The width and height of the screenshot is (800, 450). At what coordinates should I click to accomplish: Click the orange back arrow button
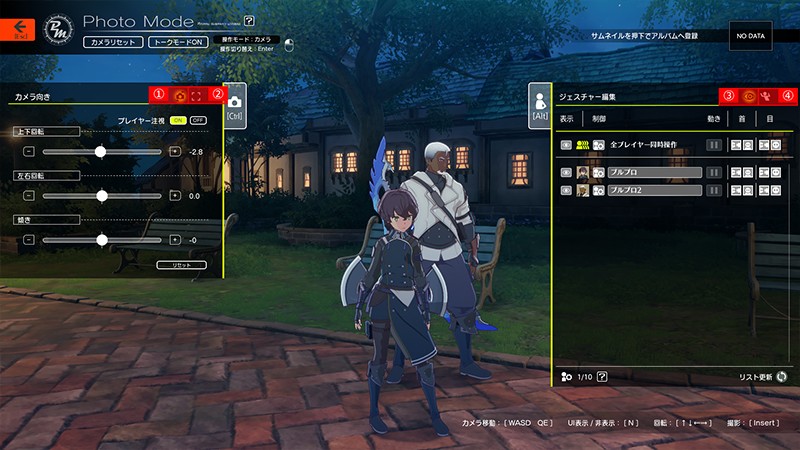tap(18, 30)
